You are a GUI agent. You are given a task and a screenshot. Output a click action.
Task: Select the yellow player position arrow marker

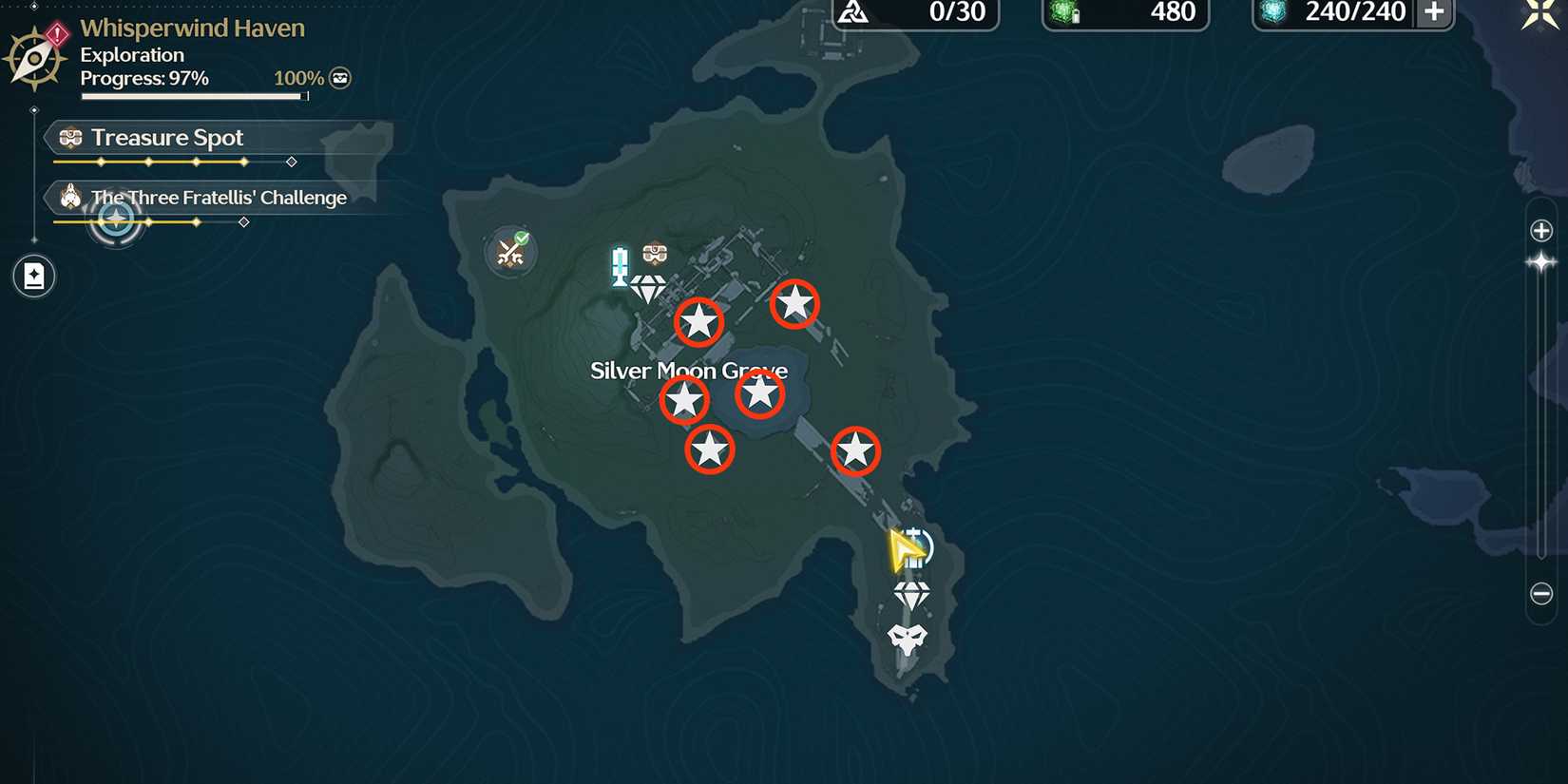906,549
